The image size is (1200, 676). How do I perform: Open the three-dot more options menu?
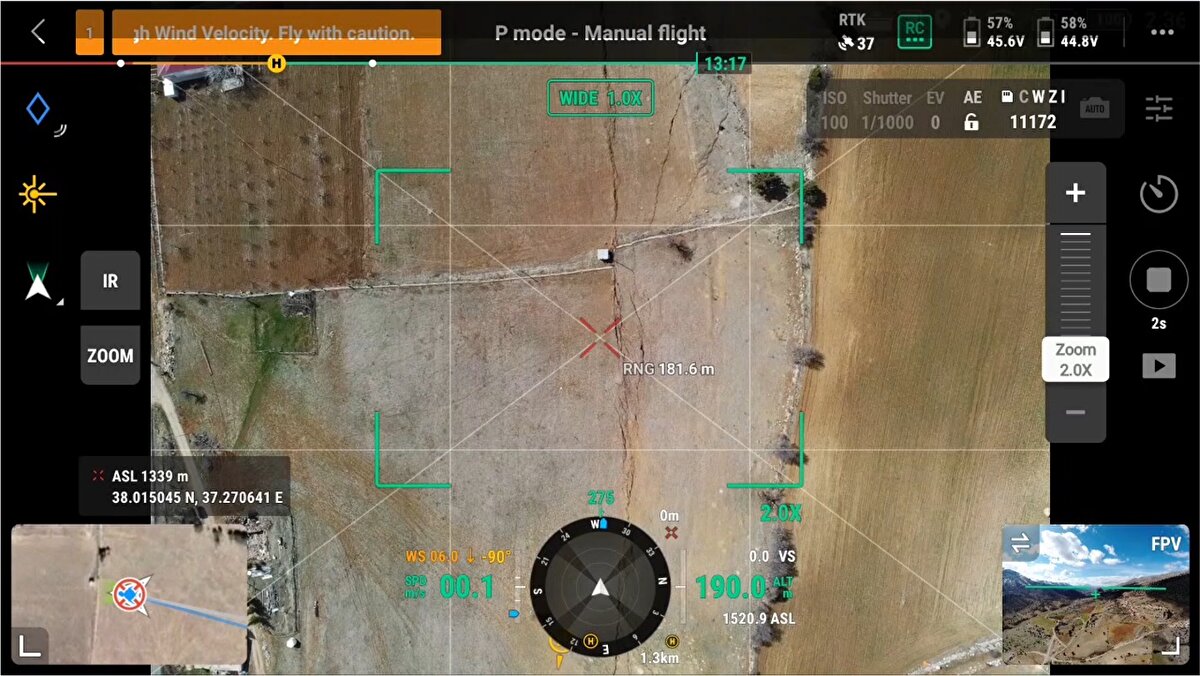point(1161,32)
